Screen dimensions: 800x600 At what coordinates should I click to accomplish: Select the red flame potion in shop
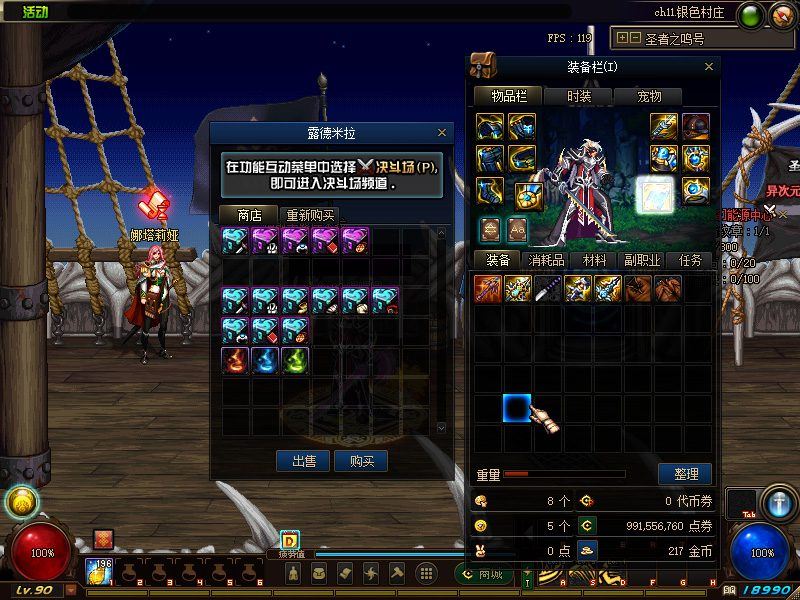[236, 361]
